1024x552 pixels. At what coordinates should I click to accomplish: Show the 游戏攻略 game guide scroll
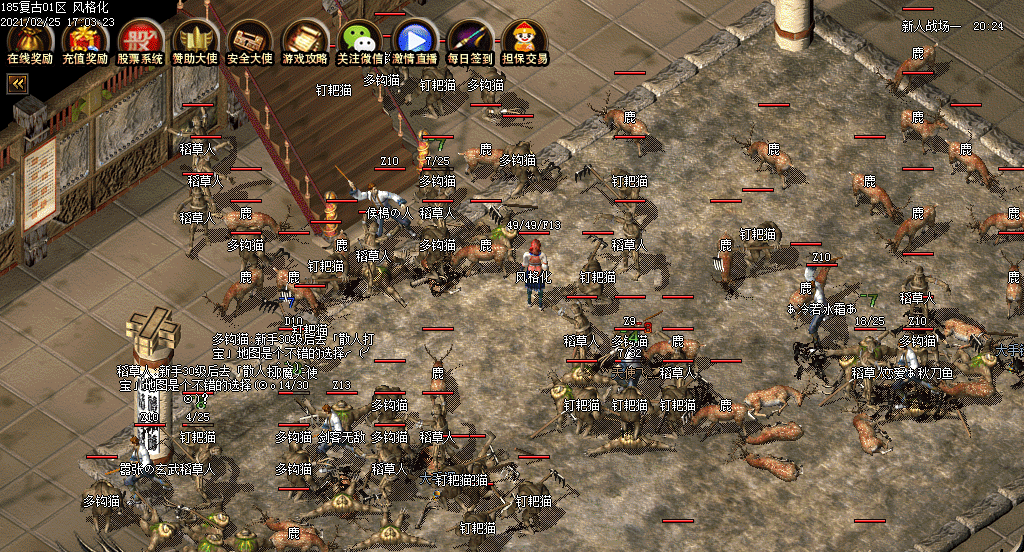click(x=305, y=41)
